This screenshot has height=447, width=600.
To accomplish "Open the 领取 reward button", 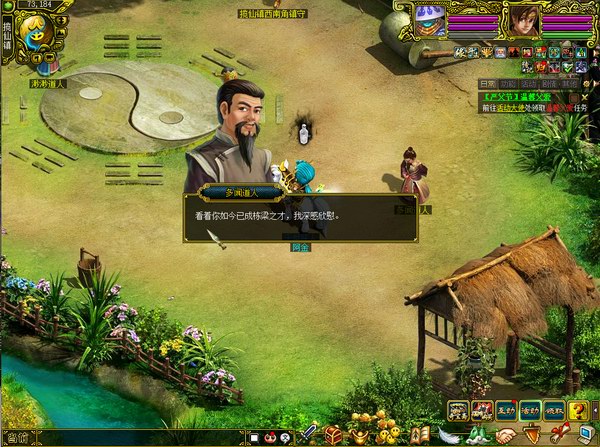I will (554, 410).
